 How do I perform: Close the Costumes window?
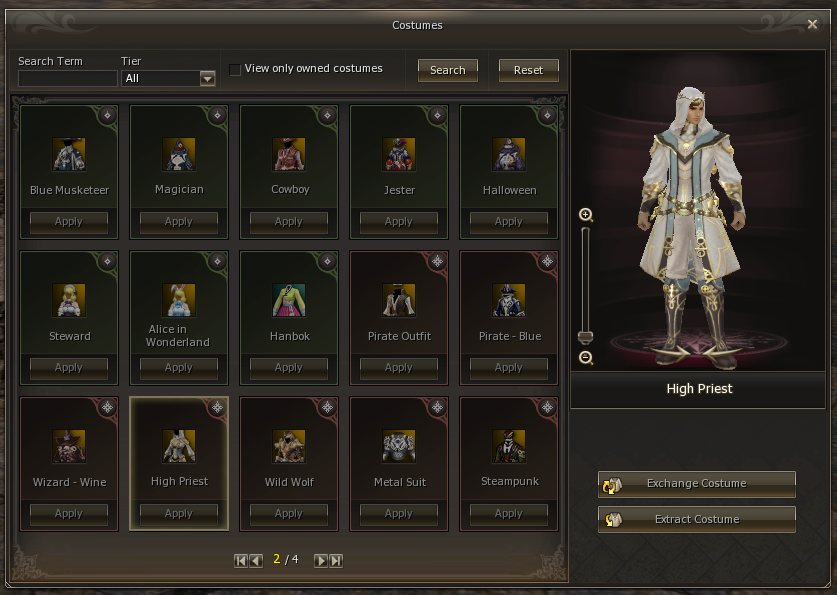[x=812, y=25]
